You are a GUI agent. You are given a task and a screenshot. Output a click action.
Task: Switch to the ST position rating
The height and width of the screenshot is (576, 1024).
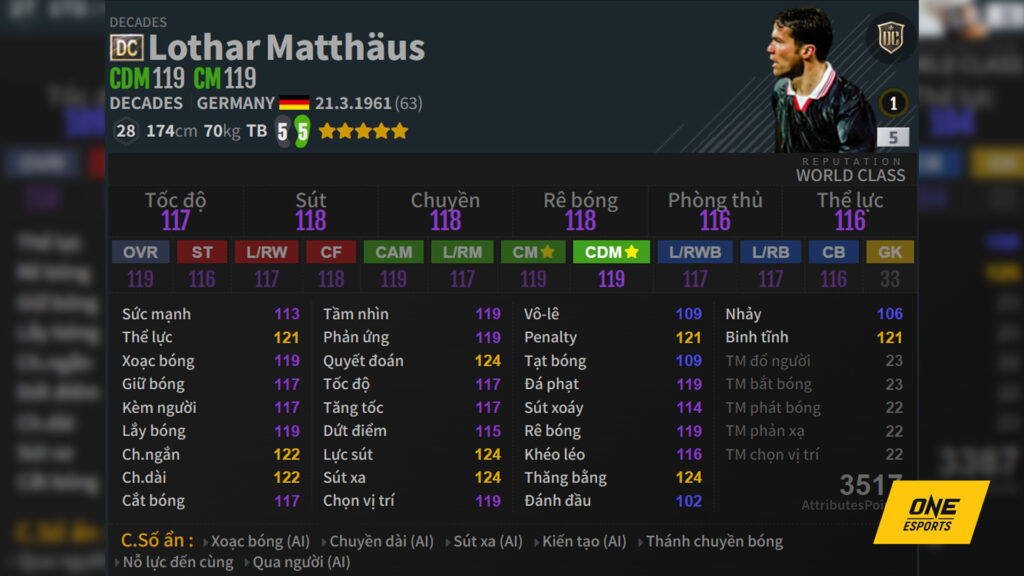tap(202, 253)
